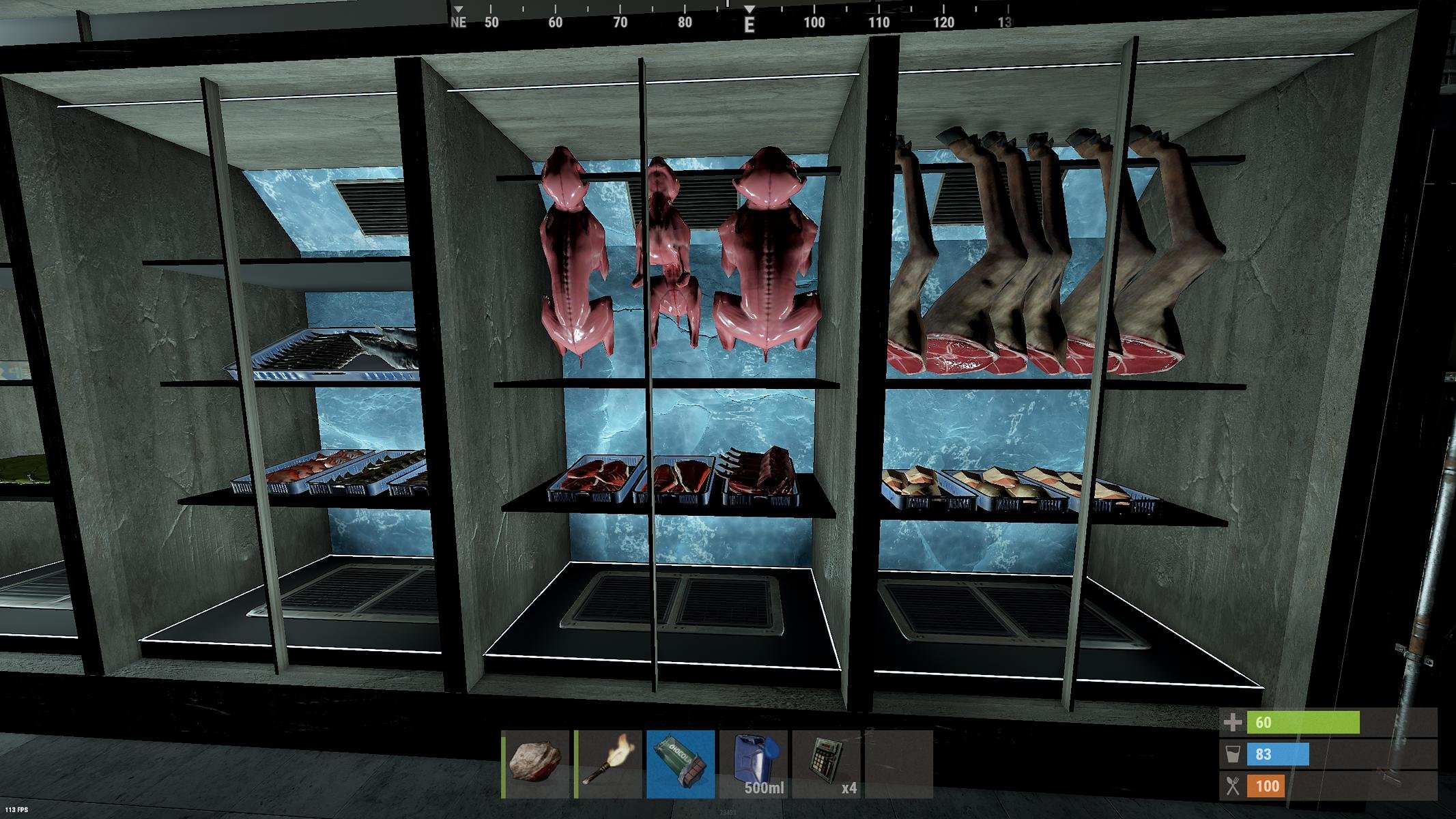Select the blue water jug slot
This screenshot has height=819, width=1456.
754,764
